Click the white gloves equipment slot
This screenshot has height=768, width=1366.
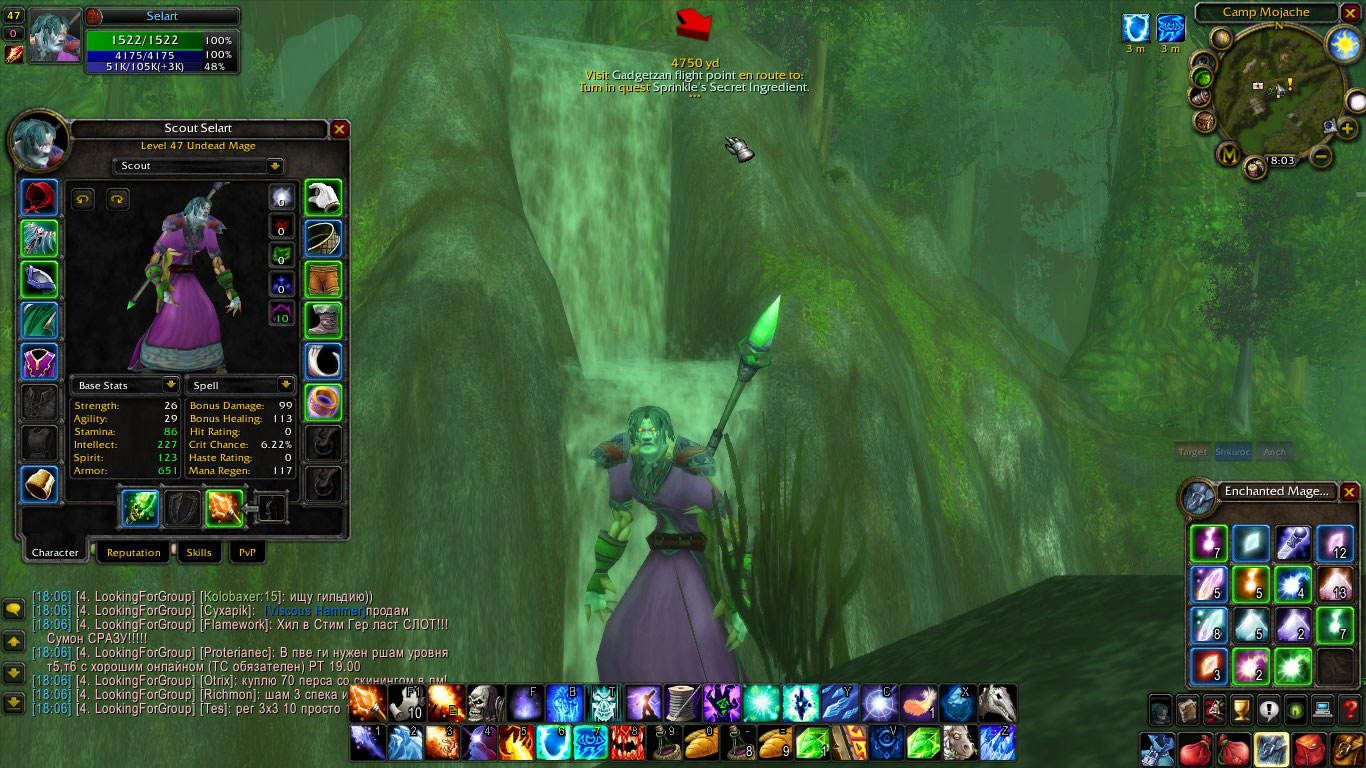pos(323,198)
